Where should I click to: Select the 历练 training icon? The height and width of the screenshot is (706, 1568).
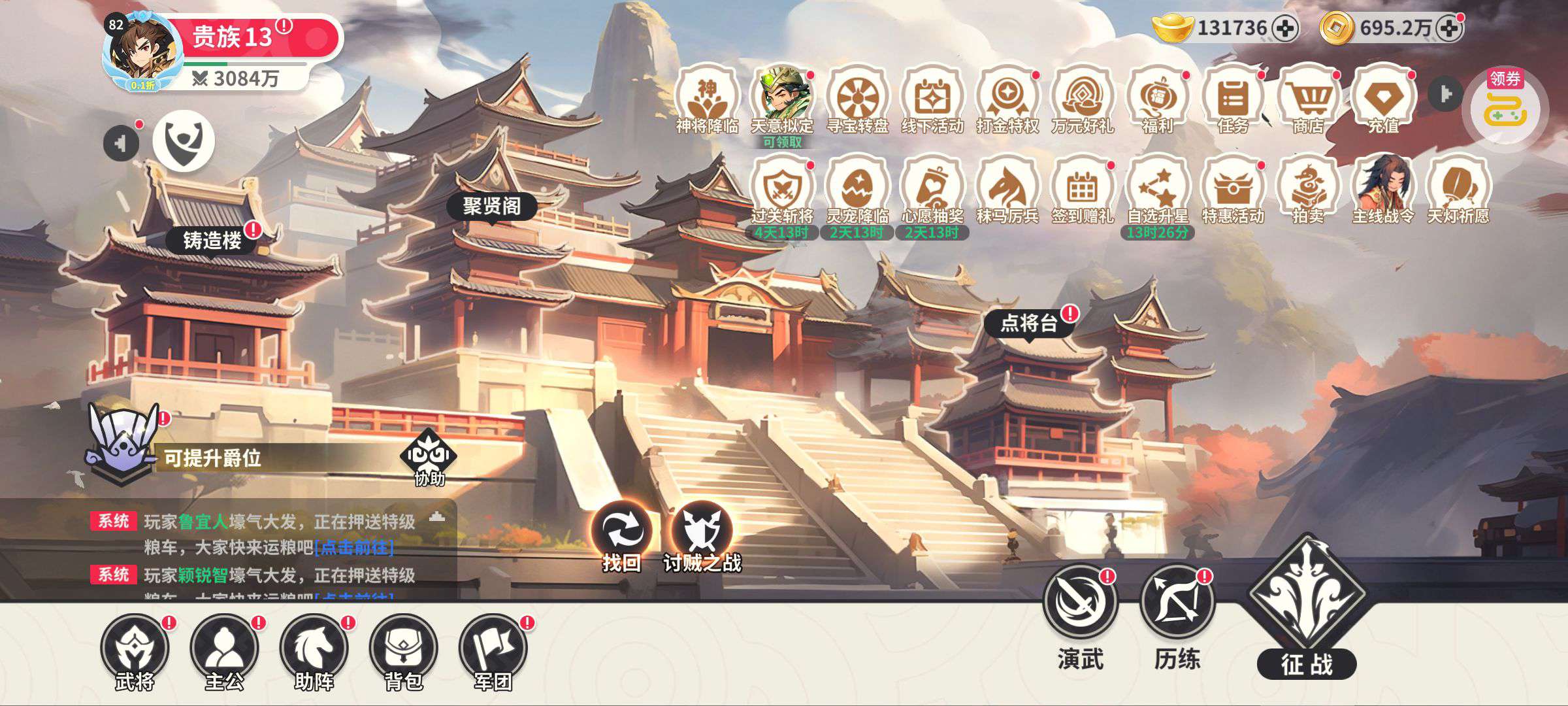coord(1177,603)
